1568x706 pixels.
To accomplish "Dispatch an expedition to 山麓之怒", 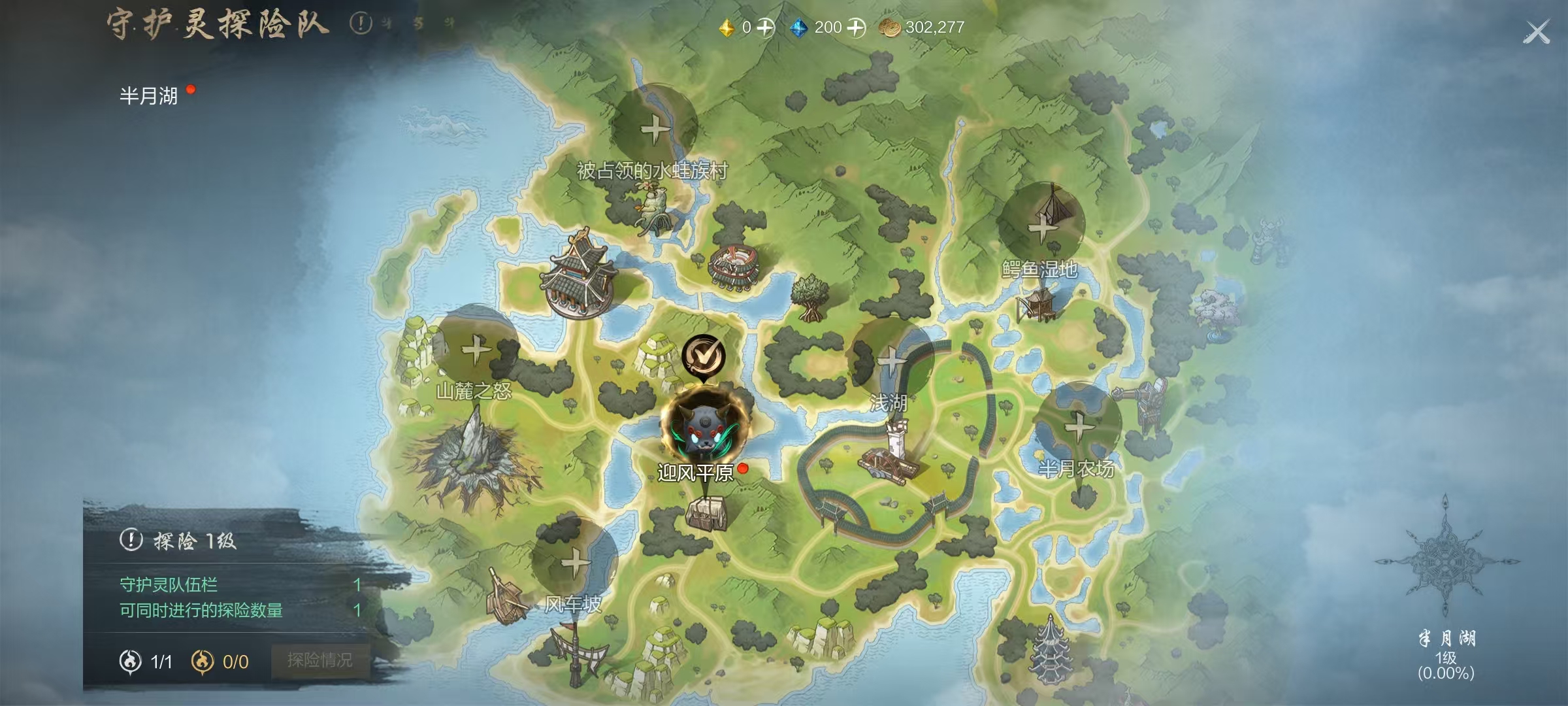I will point(476,350).
